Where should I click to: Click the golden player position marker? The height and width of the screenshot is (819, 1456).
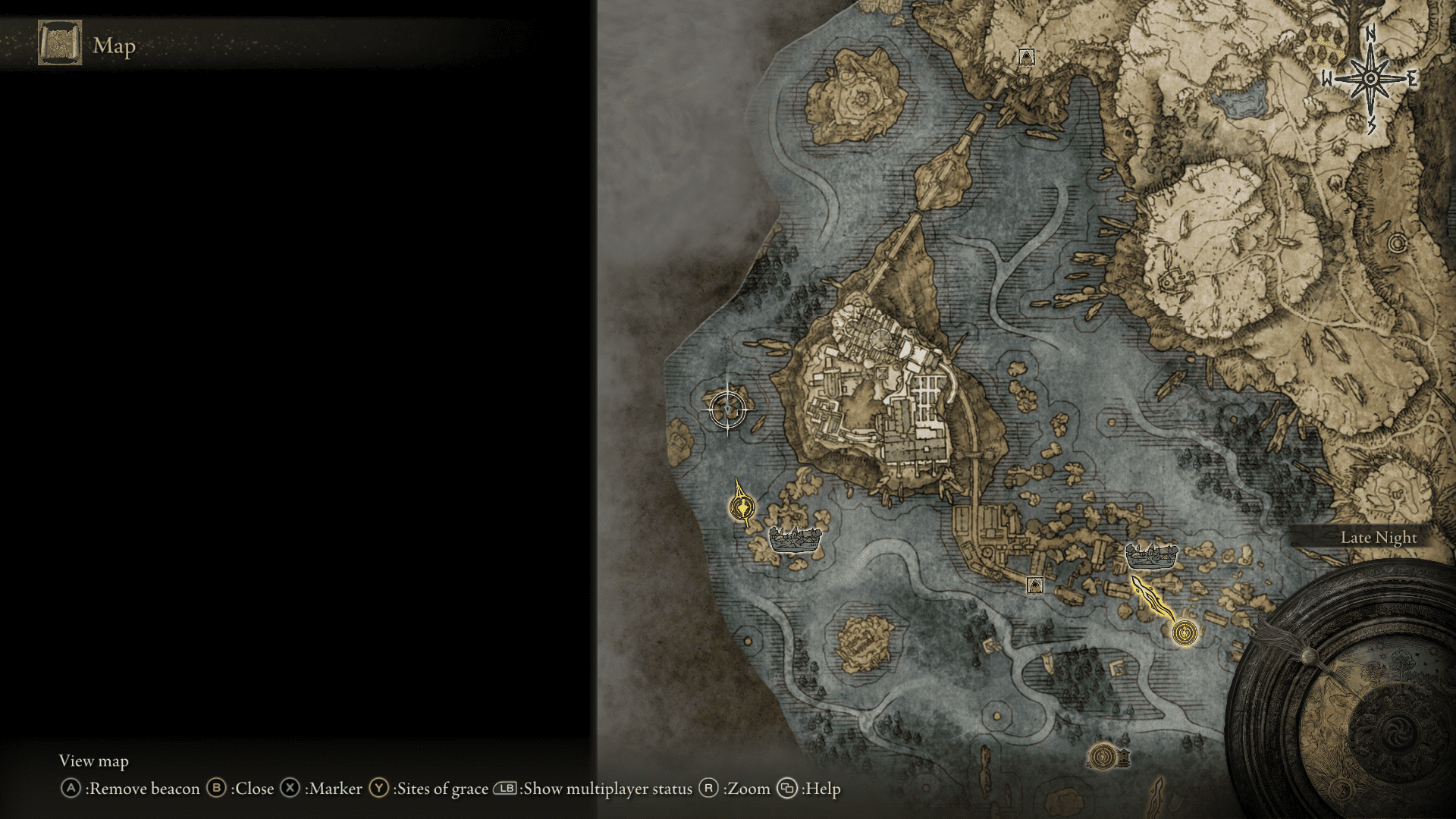(742, 507)
